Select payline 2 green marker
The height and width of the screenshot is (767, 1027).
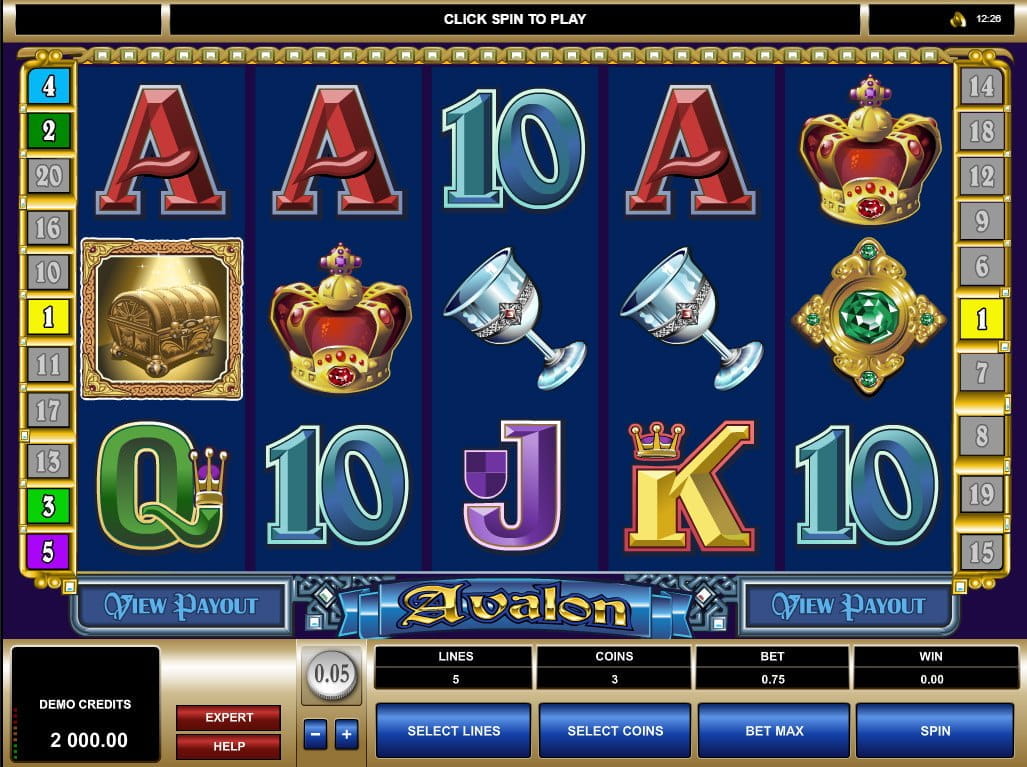pyautogui.click(x=48, y=131)
